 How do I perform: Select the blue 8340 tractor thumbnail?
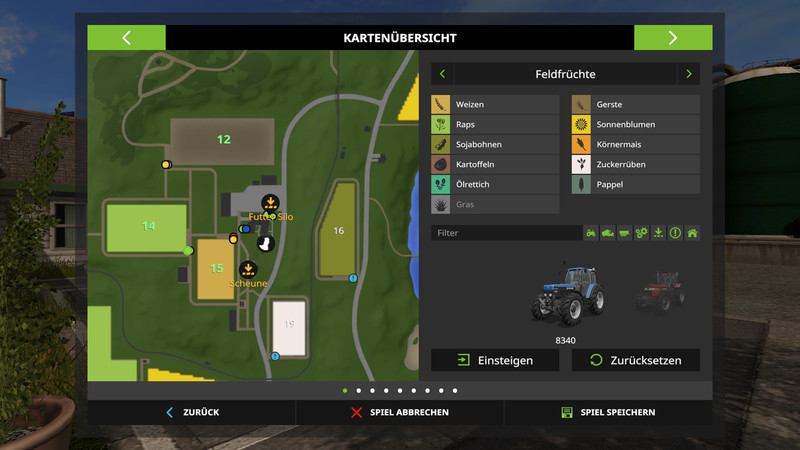[568, 292]
